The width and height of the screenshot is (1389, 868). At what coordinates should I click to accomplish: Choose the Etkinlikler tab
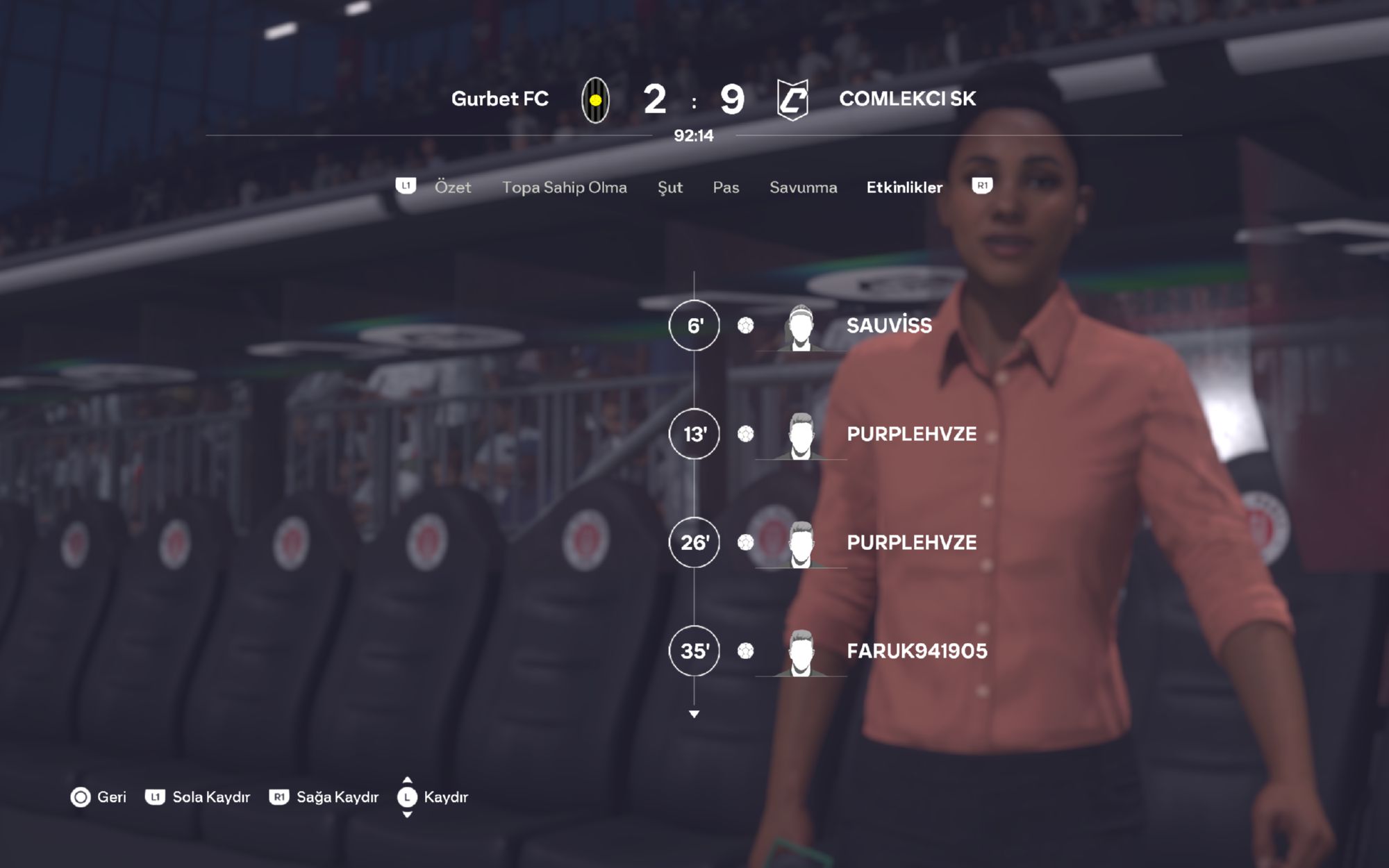(x=904, y=187)
